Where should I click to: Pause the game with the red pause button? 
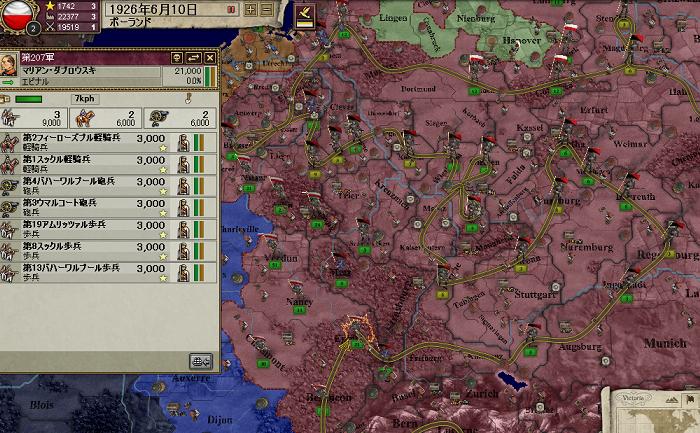tap(232, 9)
